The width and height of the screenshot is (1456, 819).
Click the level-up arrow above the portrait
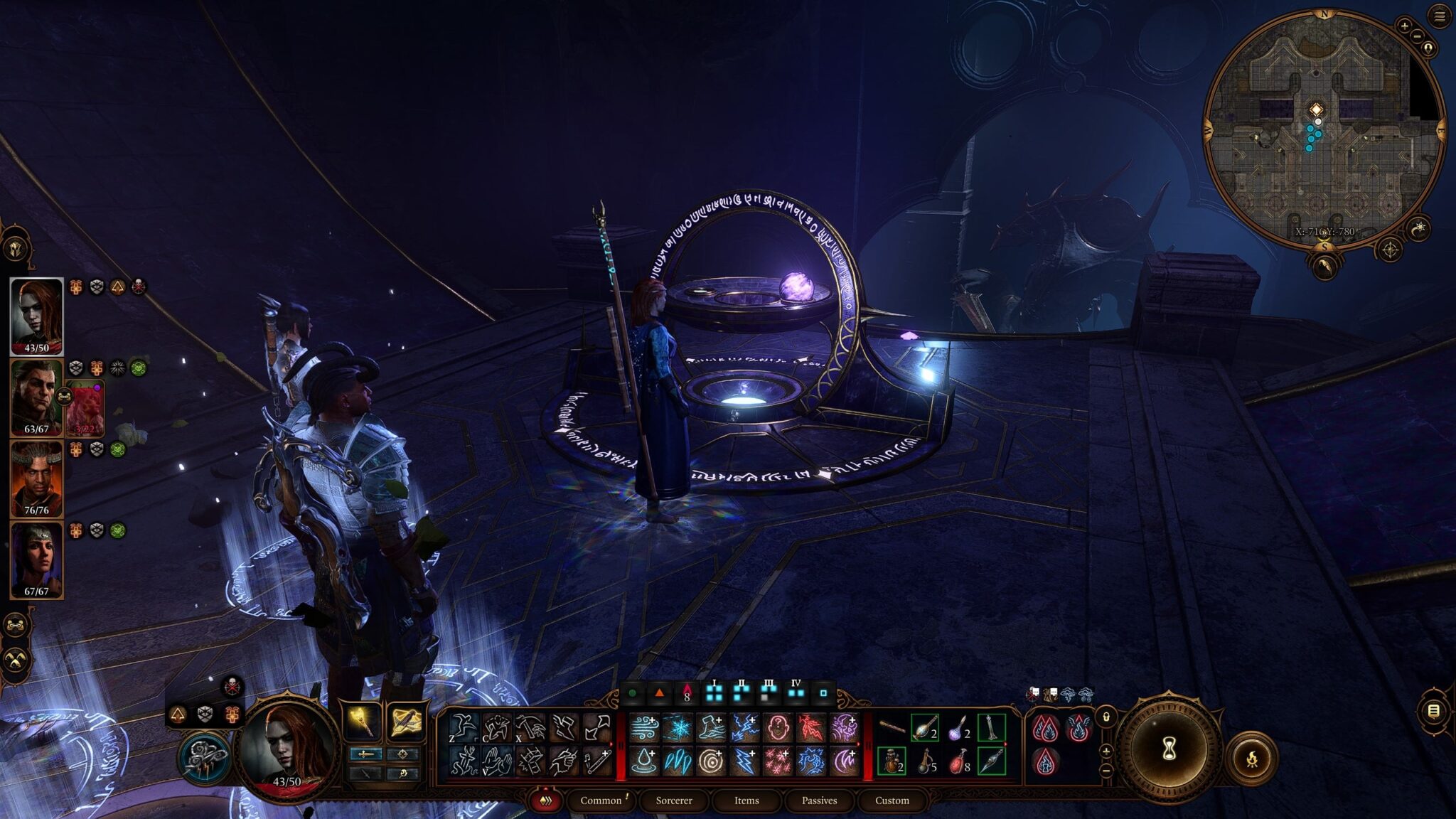click(178, 715)
